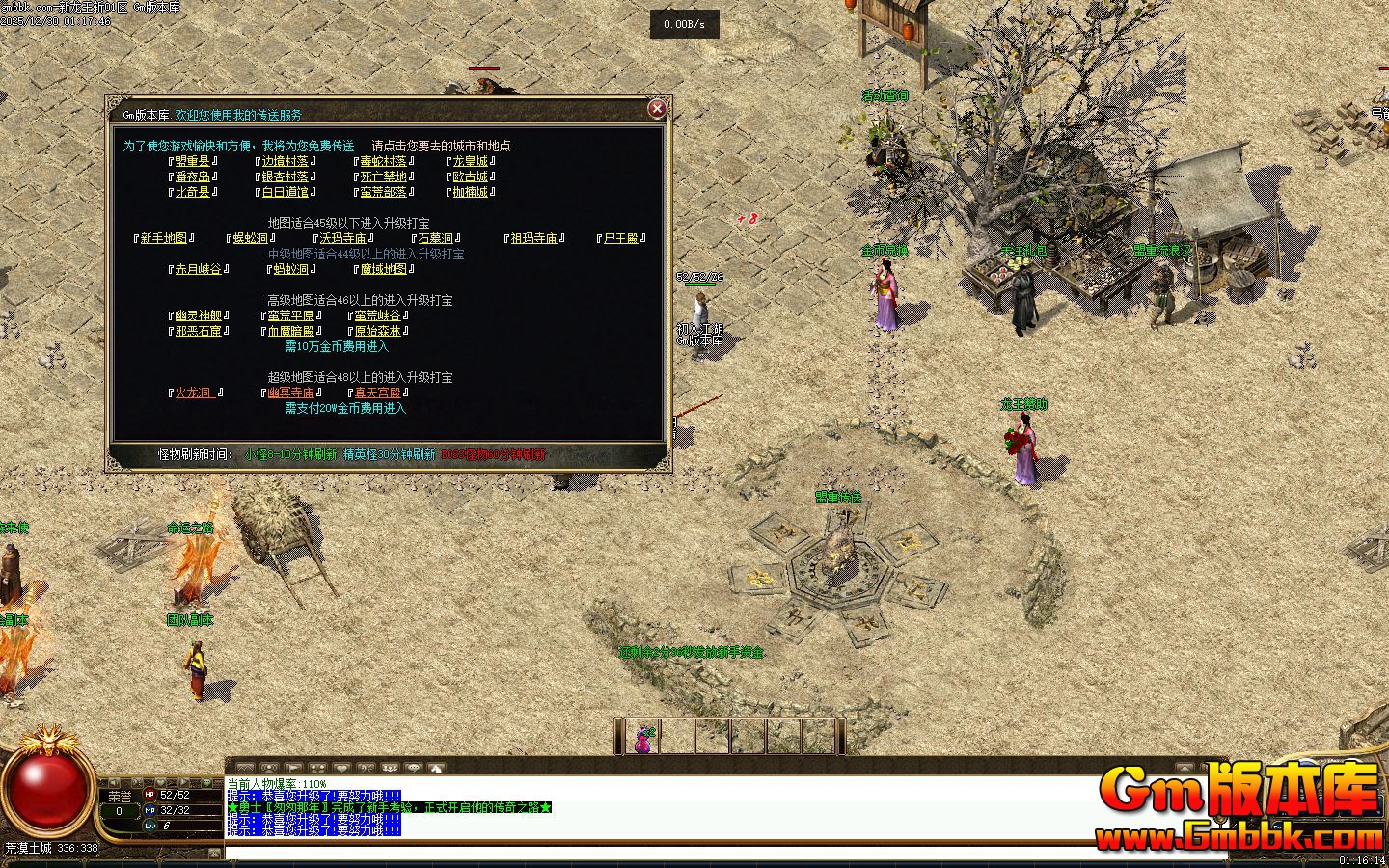Select the 尸王殿 map link
The height and width of the screenshot is (868, 1389).
point(620,238)
